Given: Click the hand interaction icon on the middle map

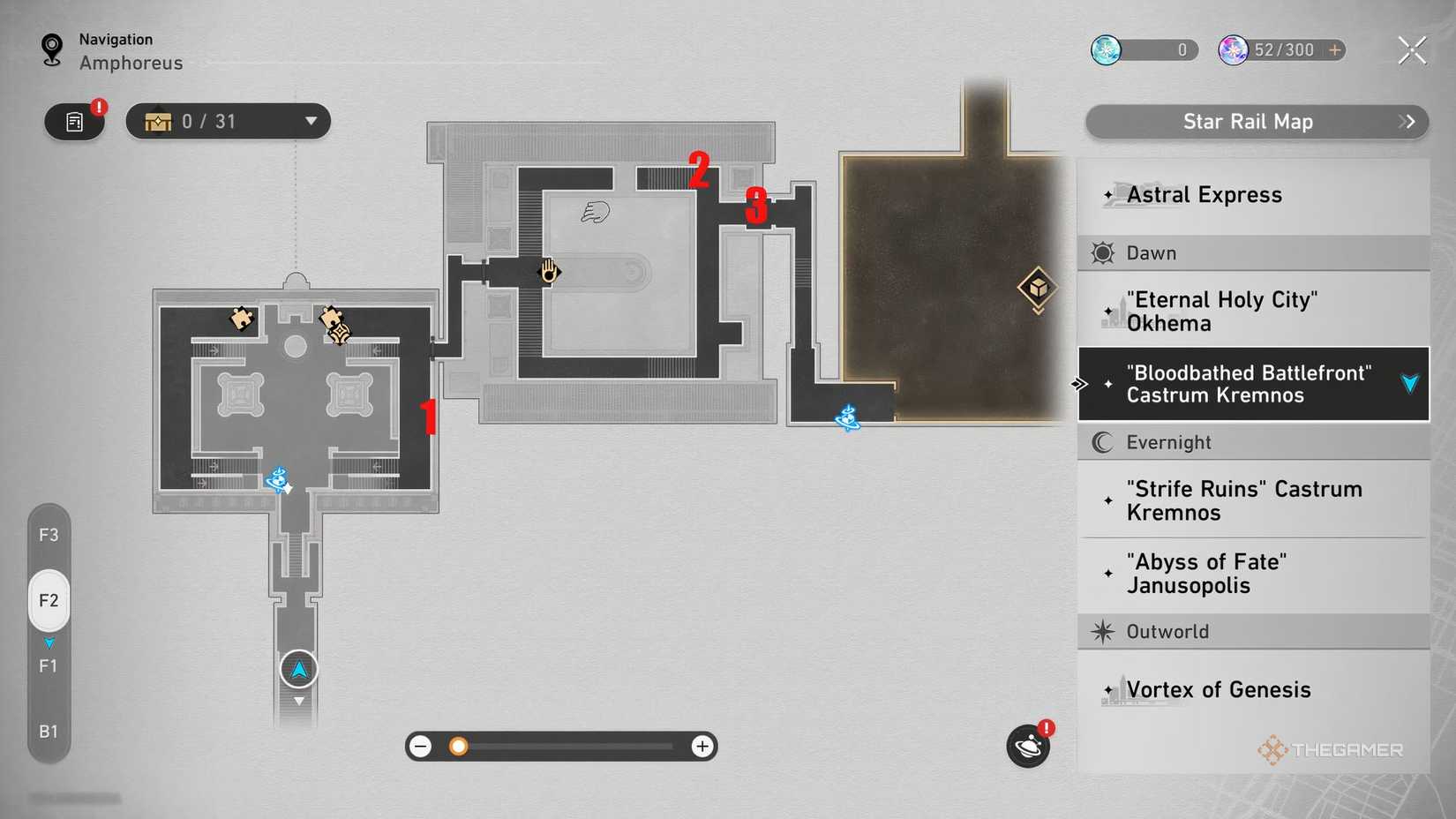Looking at the screenshot, I should click(548, 272).
